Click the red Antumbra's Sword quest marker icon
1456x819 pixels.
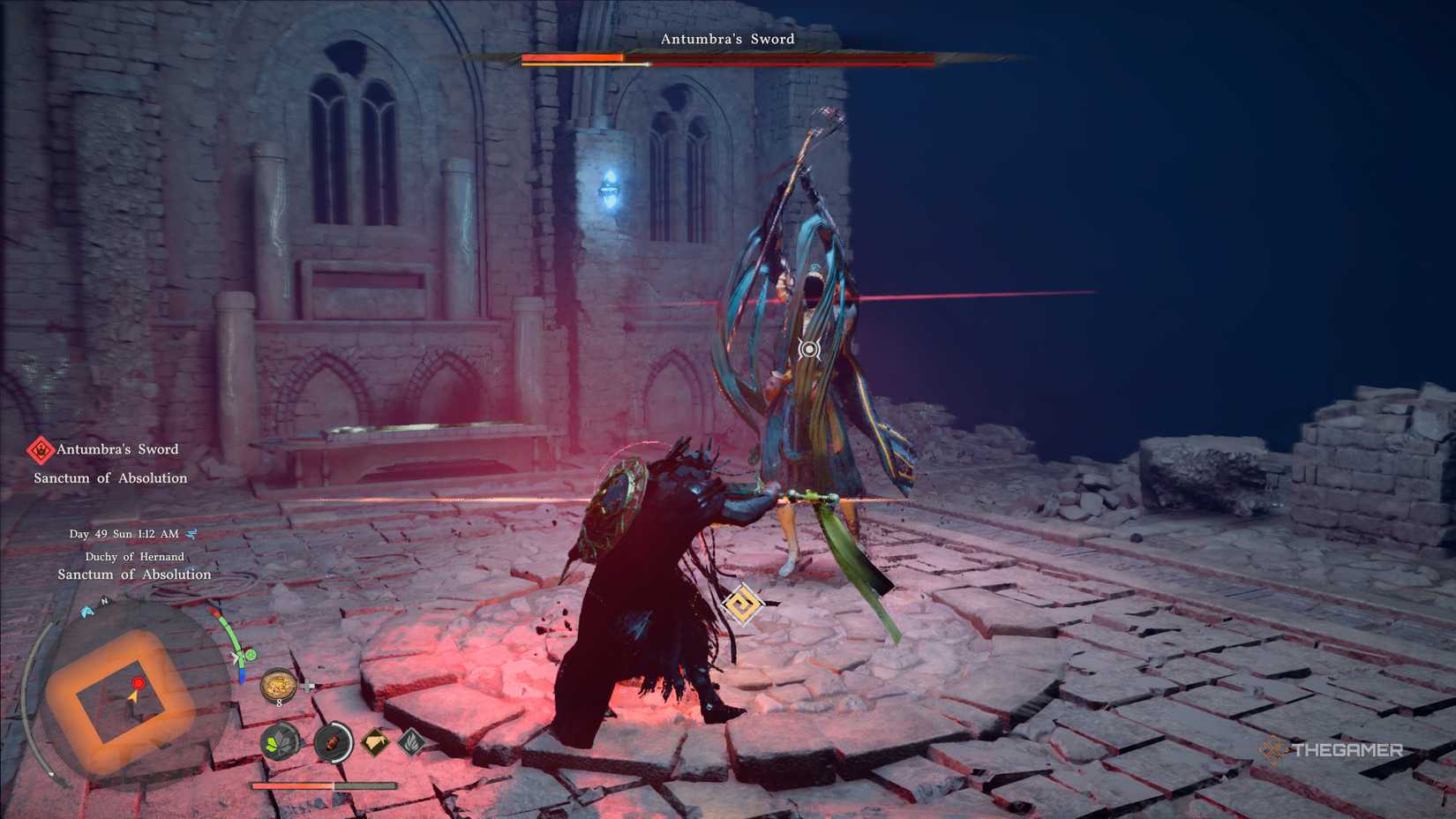tap(41, 450)
